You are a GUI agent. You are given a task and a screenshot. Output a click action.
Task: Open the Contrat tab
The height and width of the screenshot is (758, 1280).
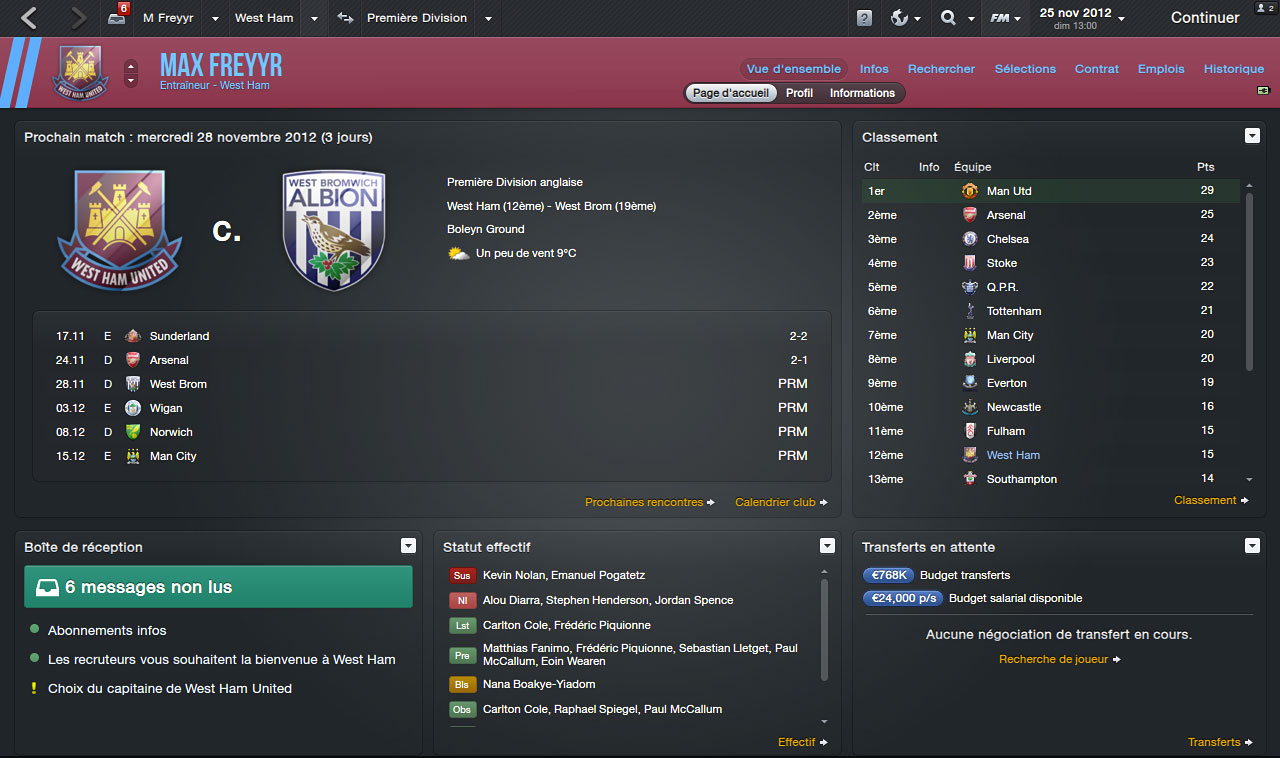[1097, 69]
